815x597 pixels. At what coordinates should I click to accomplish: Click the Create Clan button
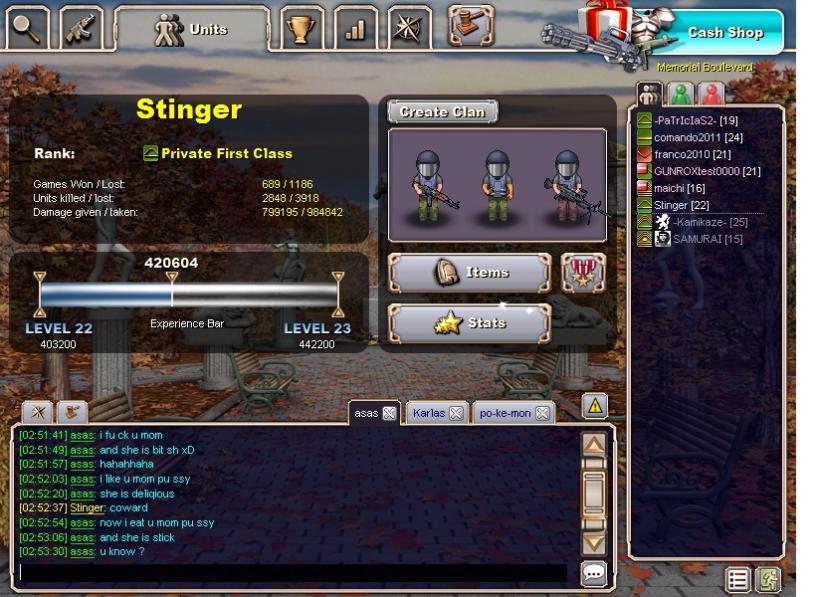[x=442, y=112]
